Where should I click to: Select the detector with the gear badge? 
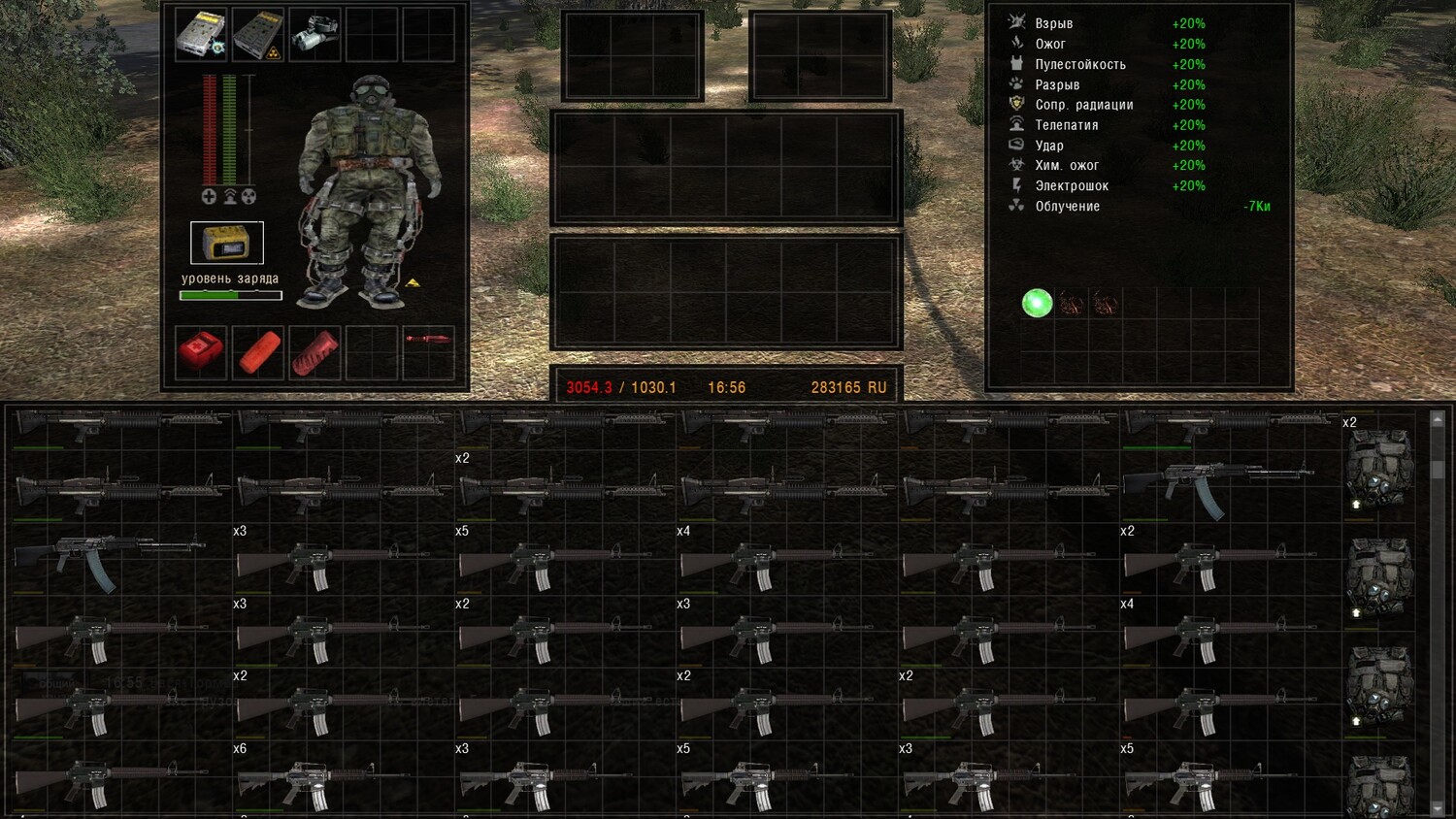tap(201, 35)
